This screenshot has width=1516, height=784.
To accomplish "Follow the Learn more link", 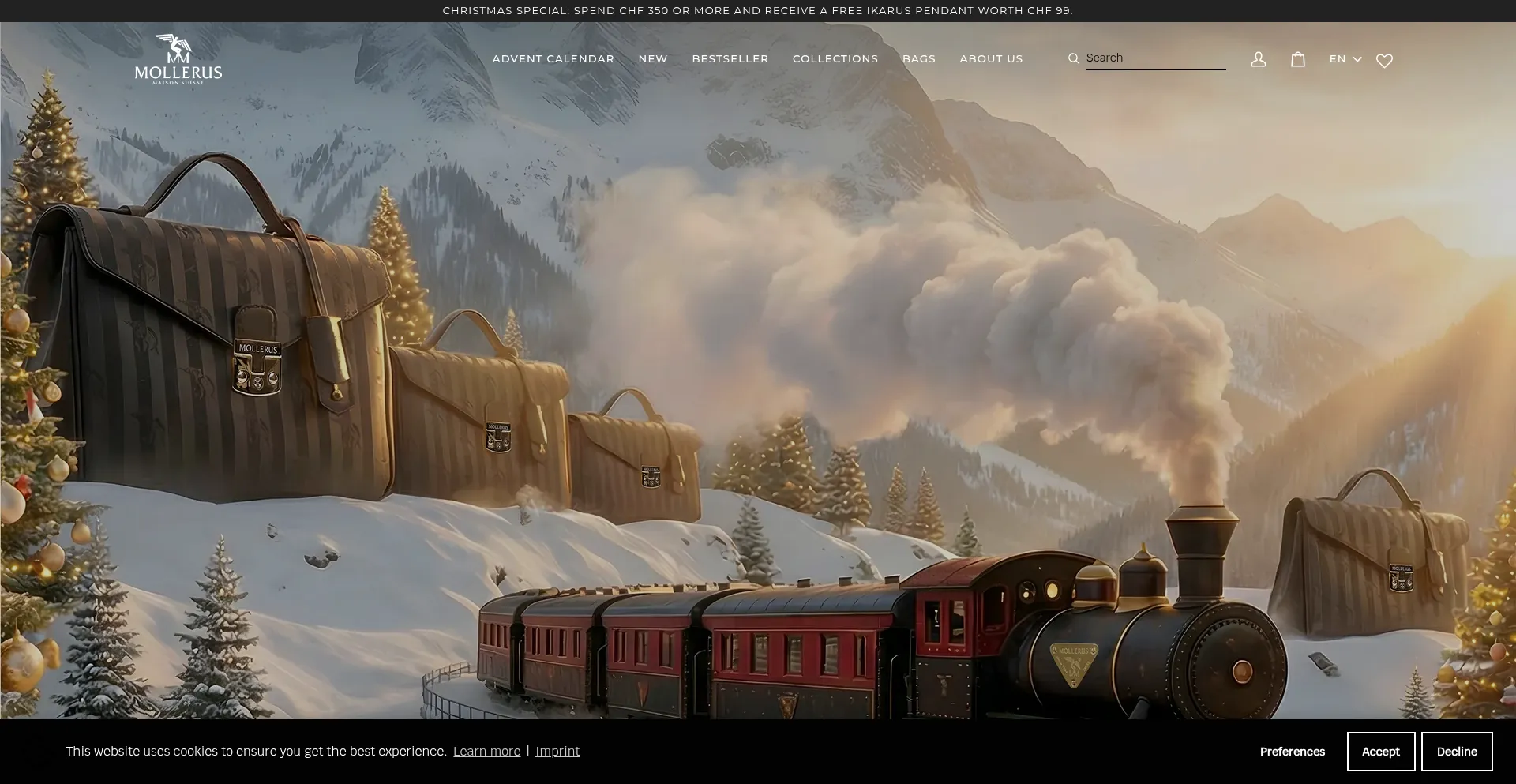I will coord(486,752).
